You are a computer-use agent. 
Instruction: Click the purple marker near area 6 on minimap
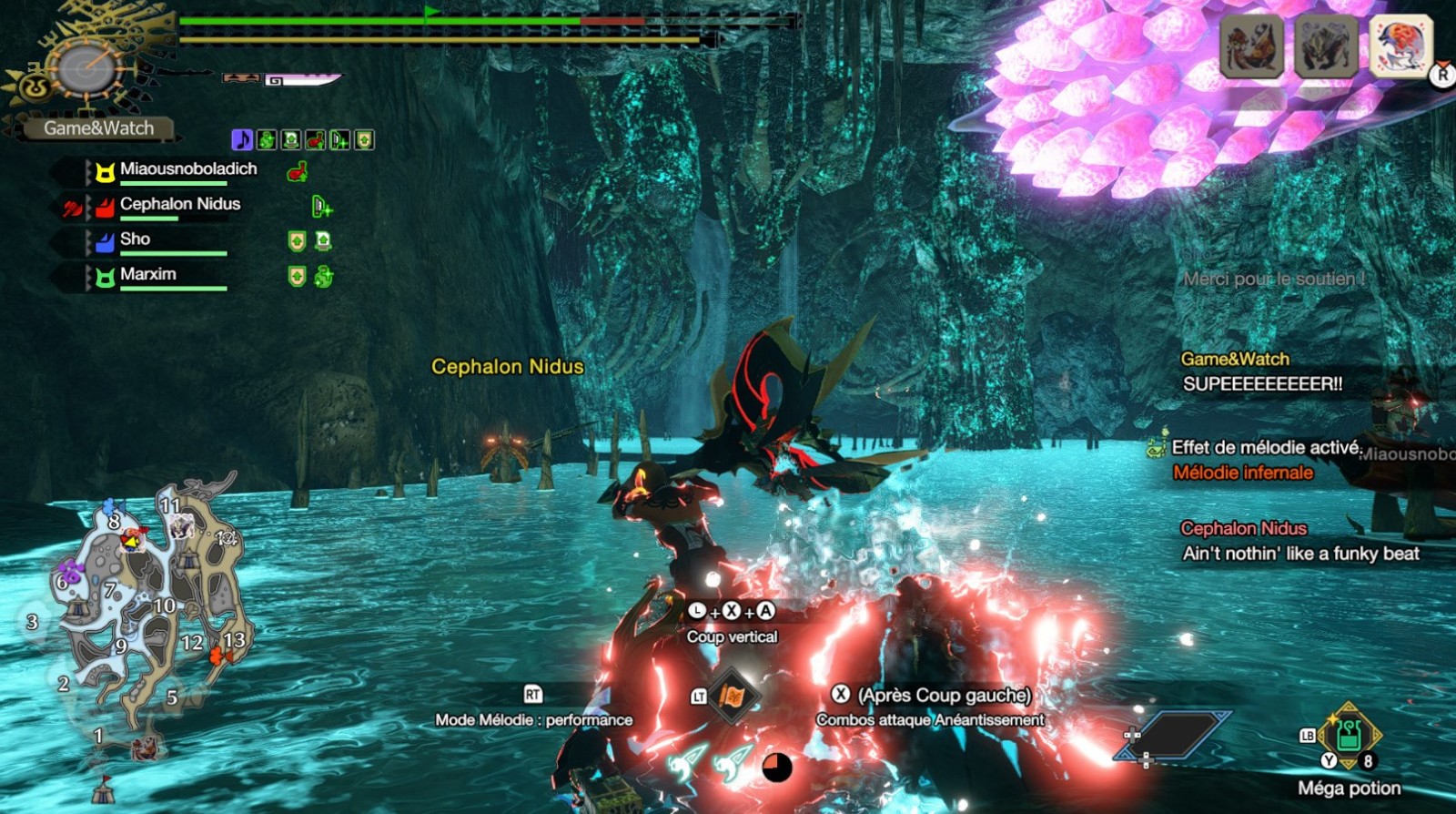tap(73, 572)
